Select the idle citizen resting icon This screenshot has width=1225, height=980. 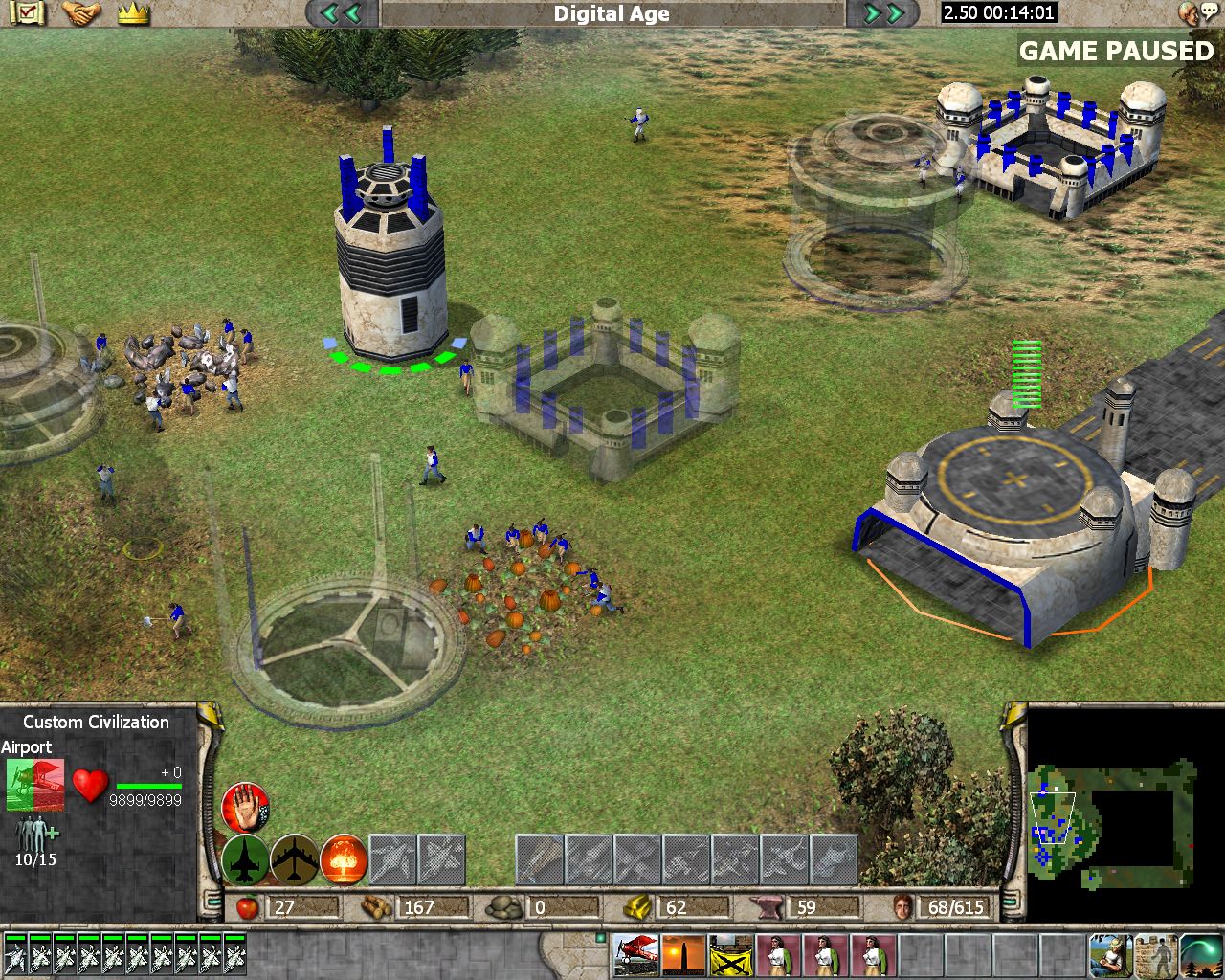tap(1109, 955)
